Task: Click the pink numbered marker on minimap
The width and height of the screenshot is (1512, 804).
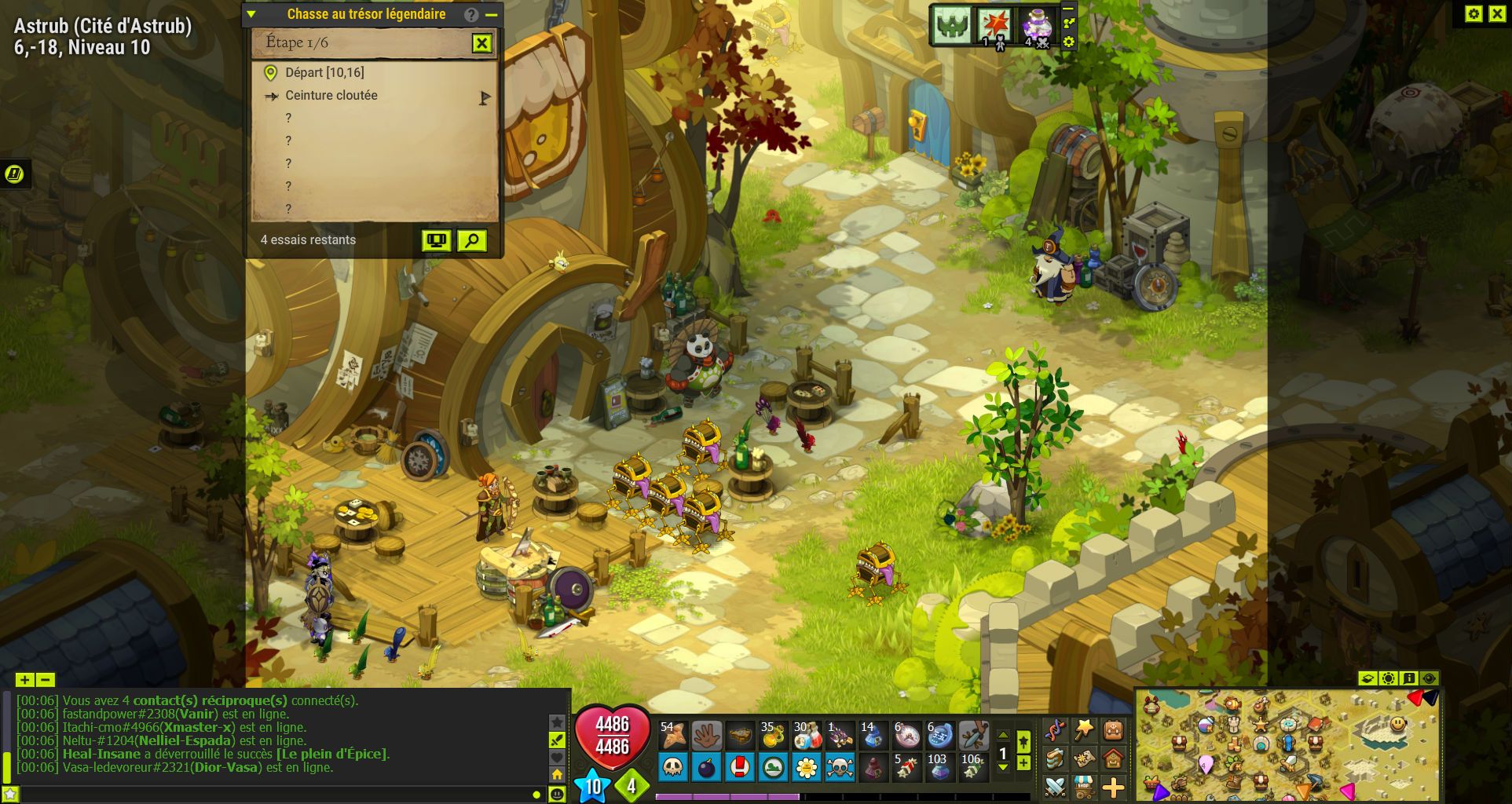Action: (x=1206, y=764)
